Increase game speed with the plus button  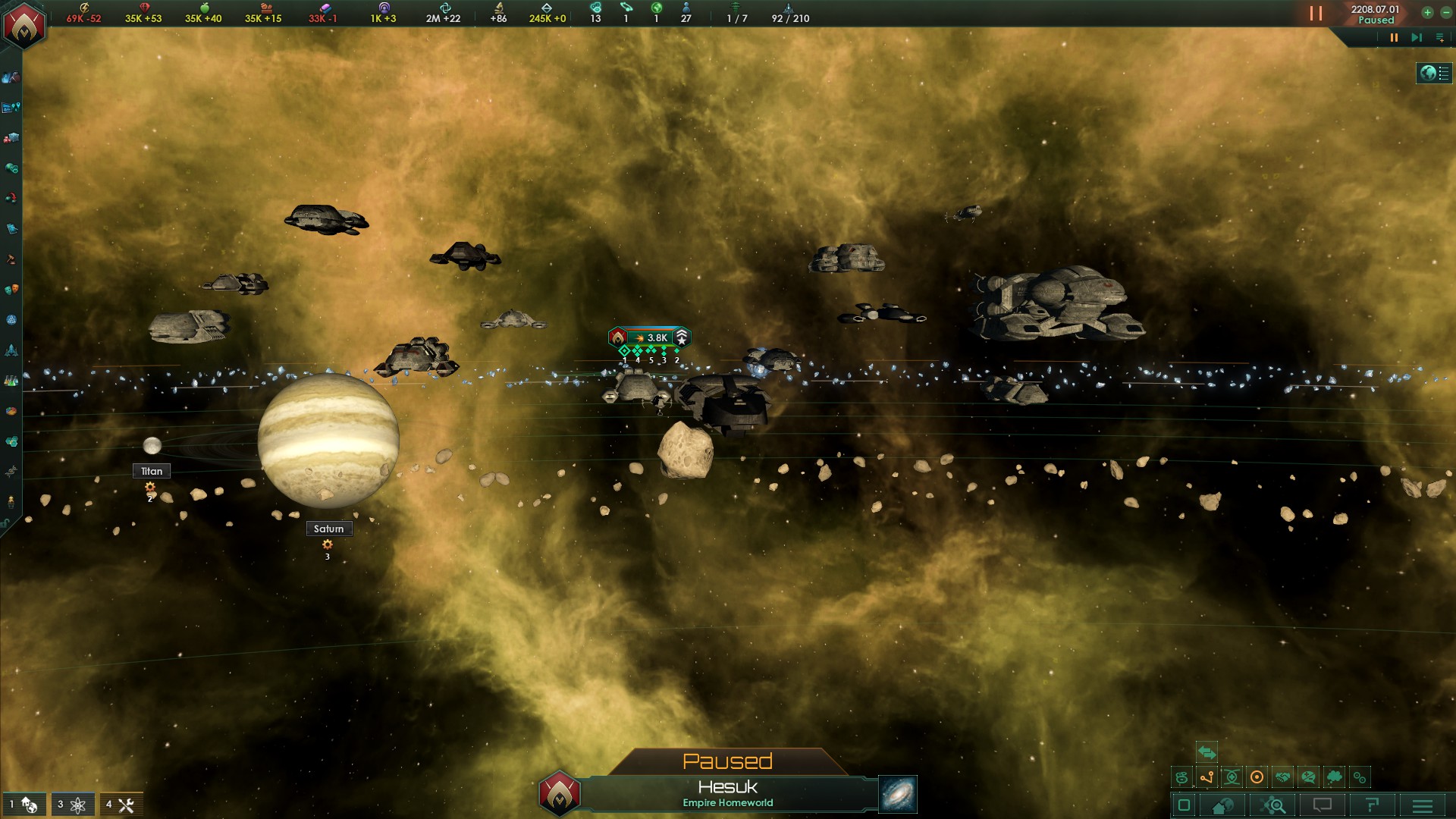click(x=1427, y=12)
